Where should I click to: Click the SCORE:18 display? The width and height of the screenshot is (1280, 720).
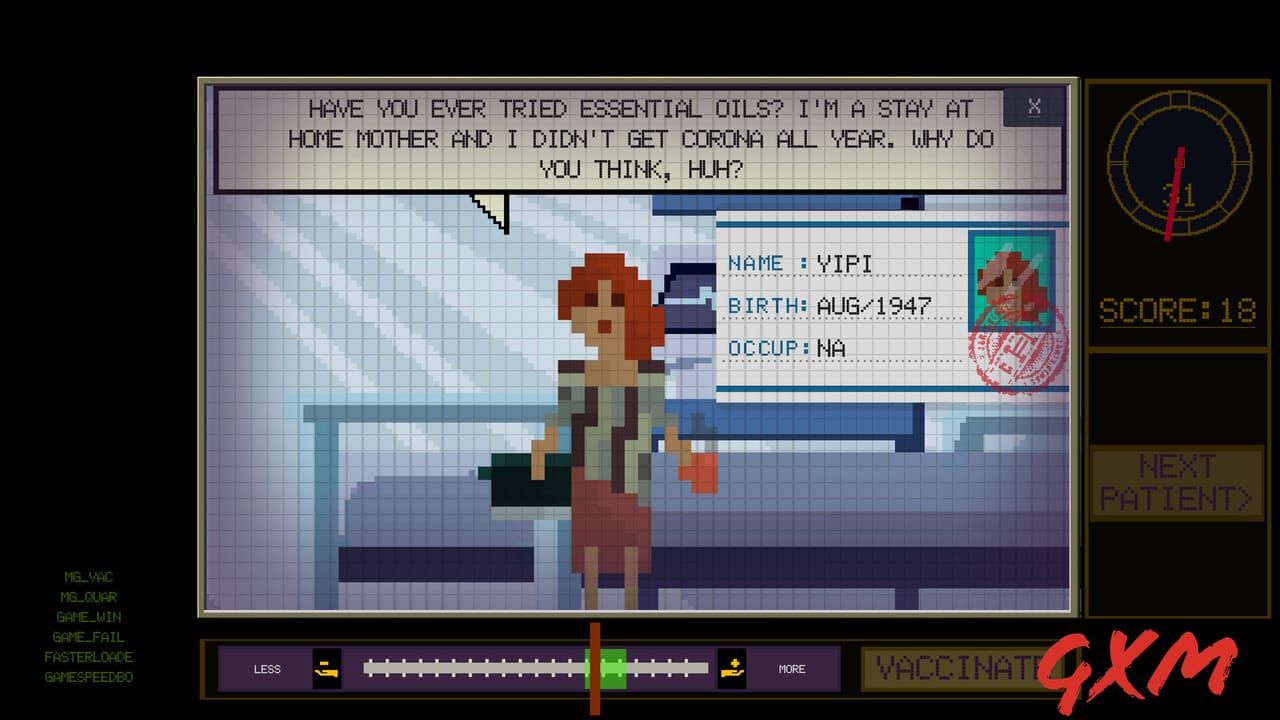(x=1177, y=310)
